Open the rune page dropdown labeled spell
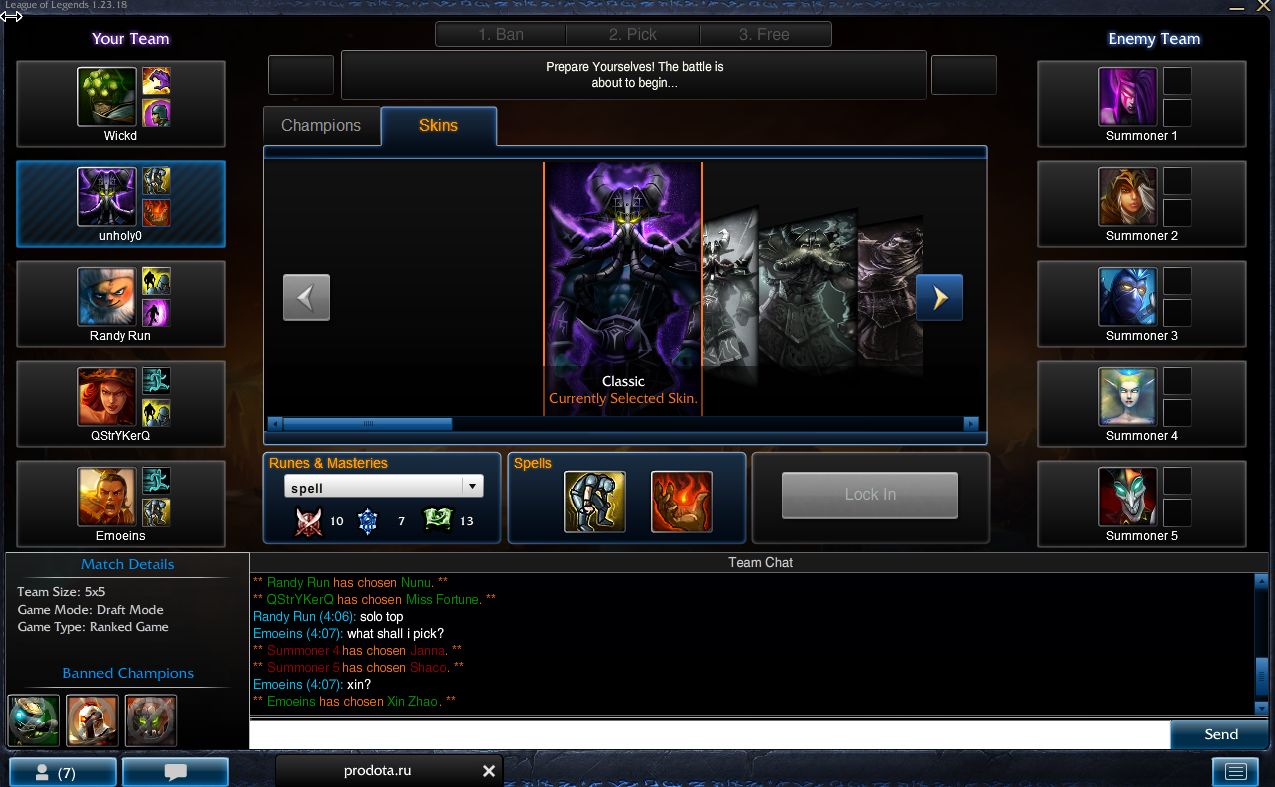 pyautogui.click(x=383, y=488)
